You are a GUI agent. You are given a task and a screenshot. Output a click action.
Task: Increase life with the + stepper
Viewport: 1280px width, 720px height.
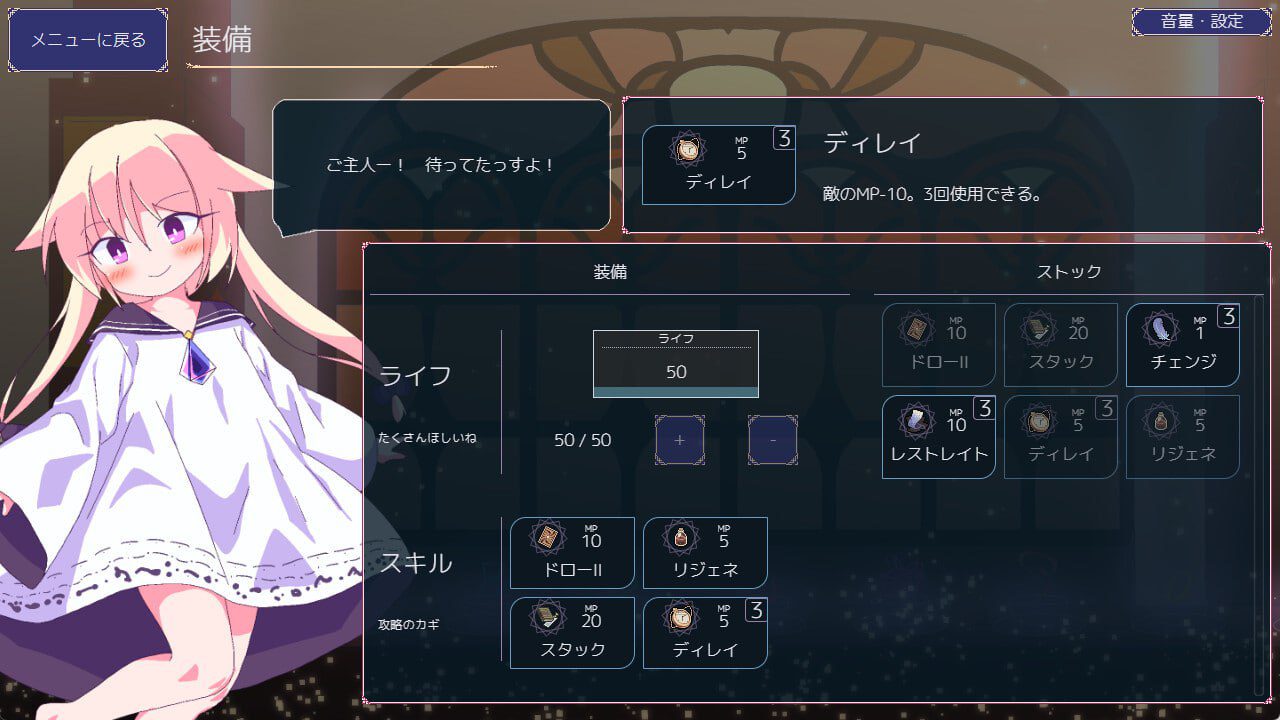(679, 440)
